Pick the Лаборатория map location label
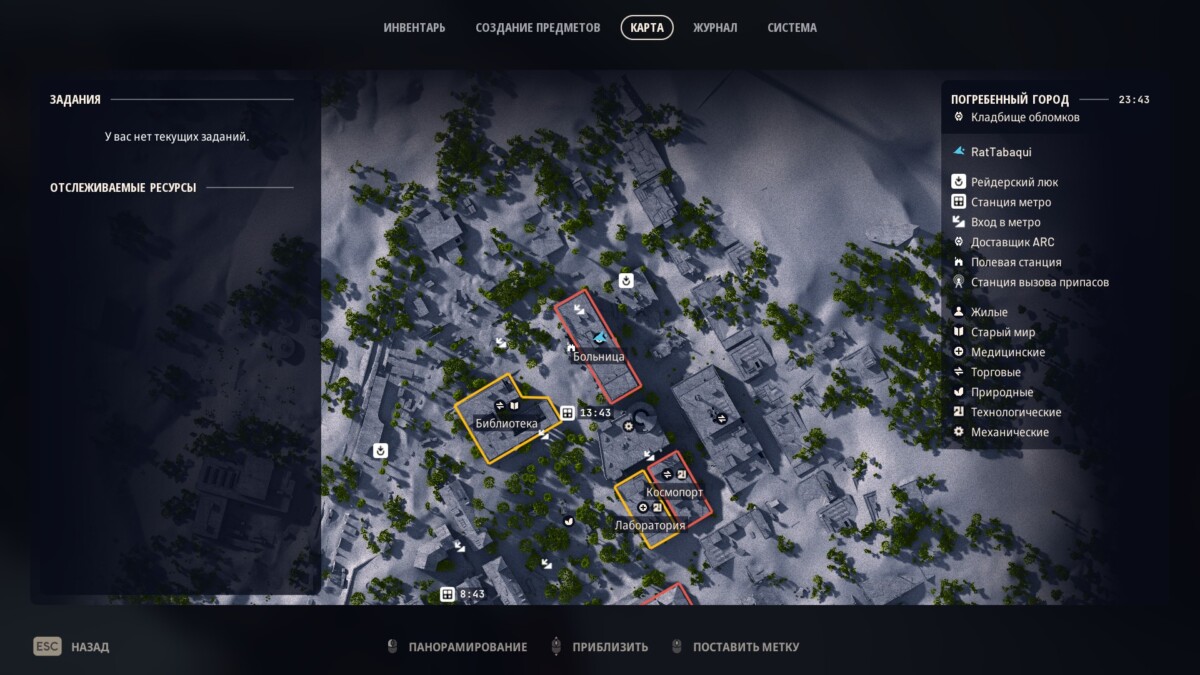 pos(650,525)
